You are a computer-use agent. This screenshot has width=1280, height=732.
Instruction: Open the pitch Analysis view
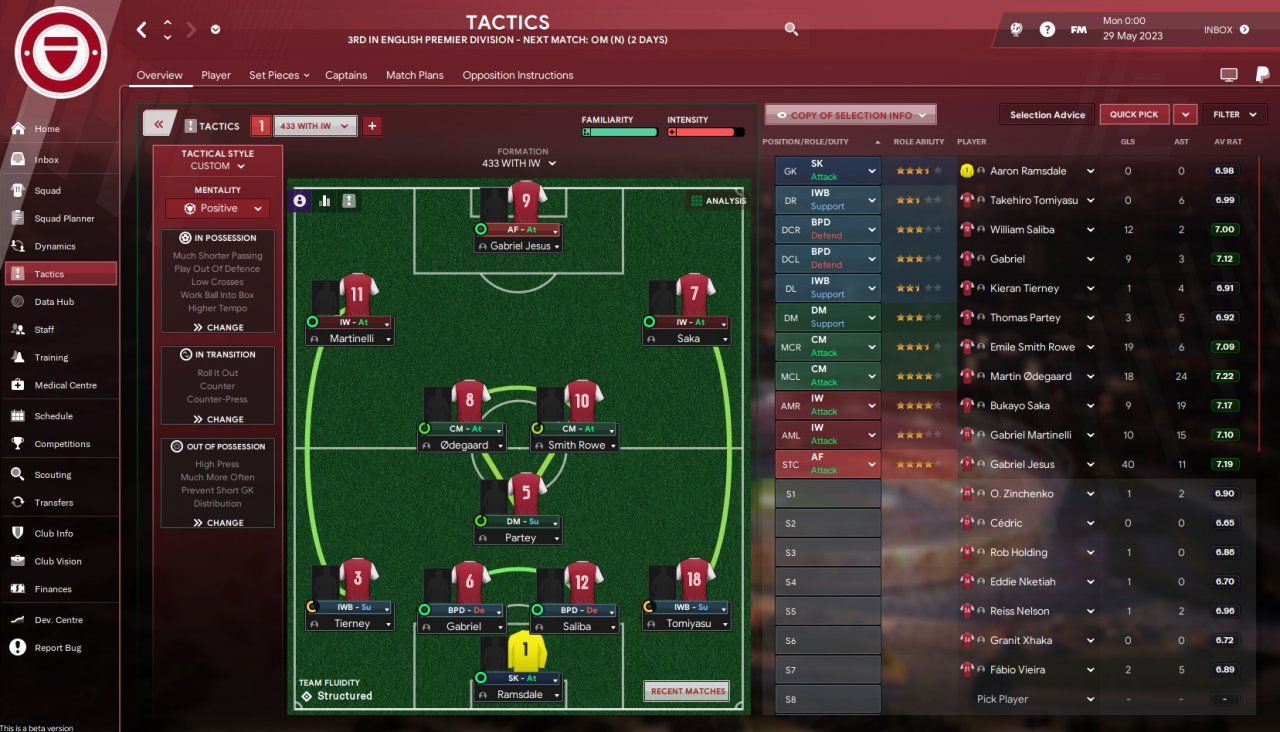click(x=718, y=201)
